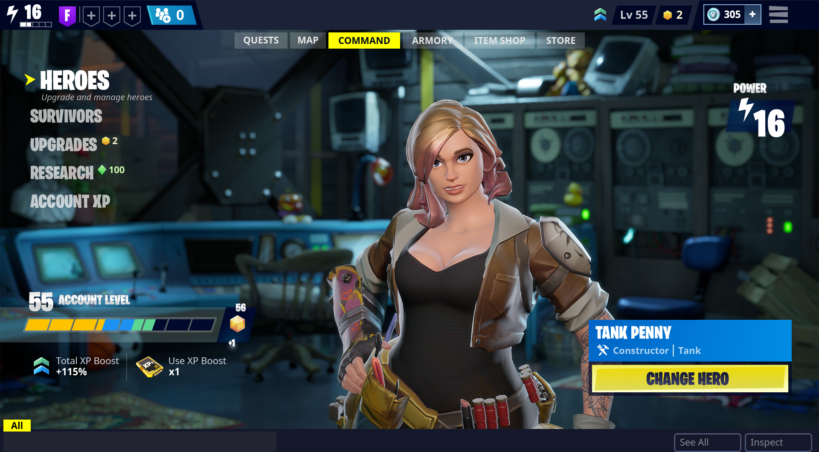Add V-Bucks with the plus button
Screen dimensions: 819x452
(752, 15)
